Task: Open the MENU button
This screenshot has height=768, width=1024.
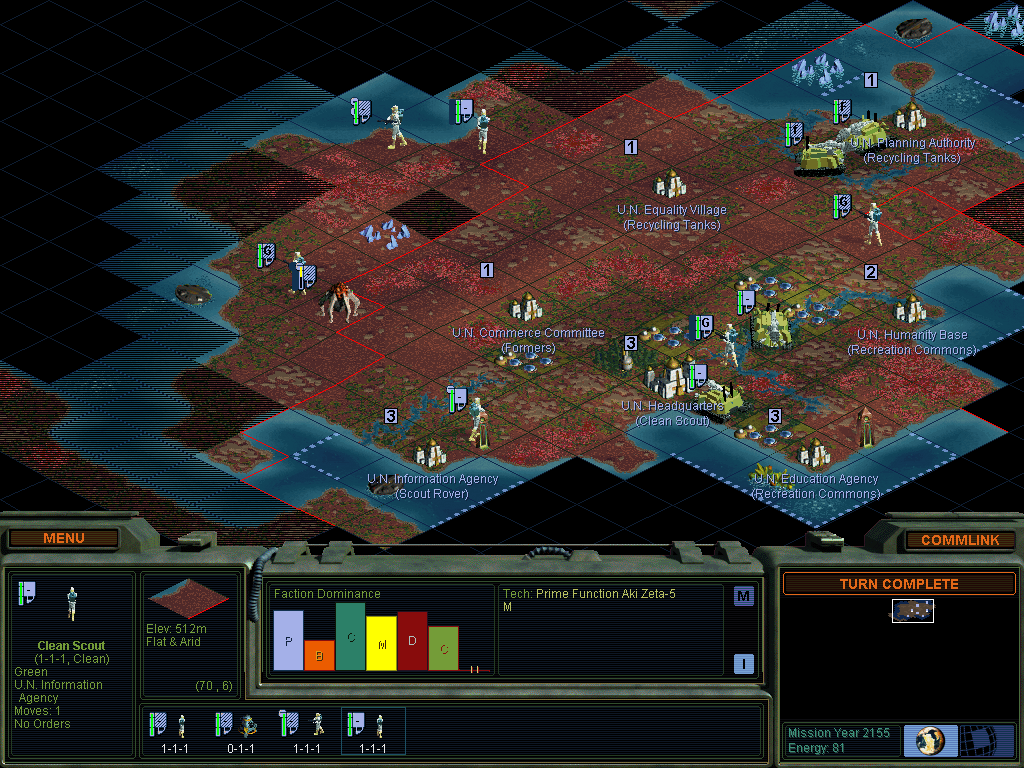Action: click(64, 538)
